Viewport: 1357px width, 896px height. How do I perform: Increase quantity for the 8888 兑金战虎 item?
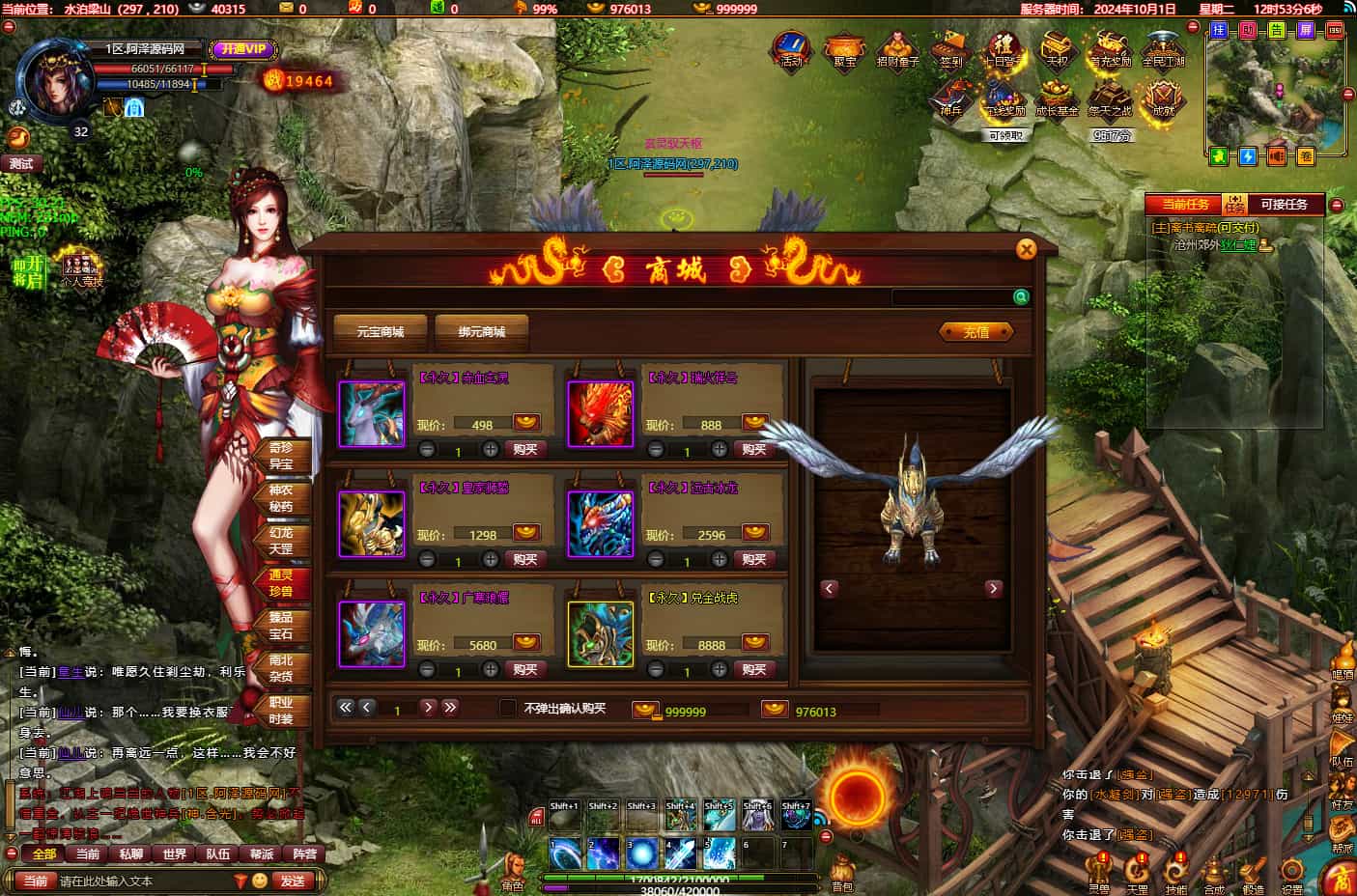coord(720,669)
